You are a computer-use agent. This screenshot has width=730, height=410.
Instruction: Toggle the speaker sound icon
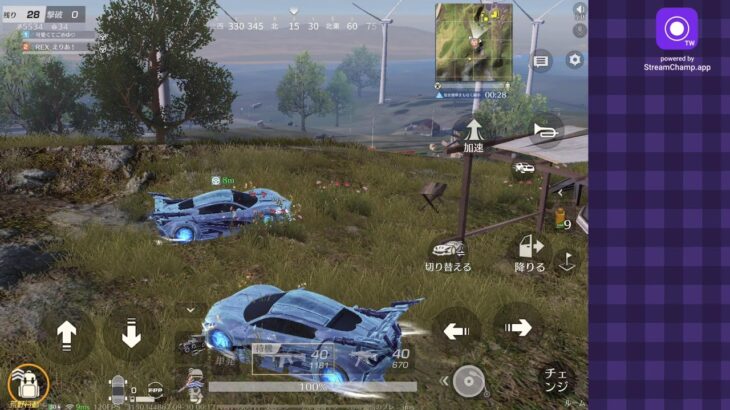pyautogui.click(x=578, y=9)
